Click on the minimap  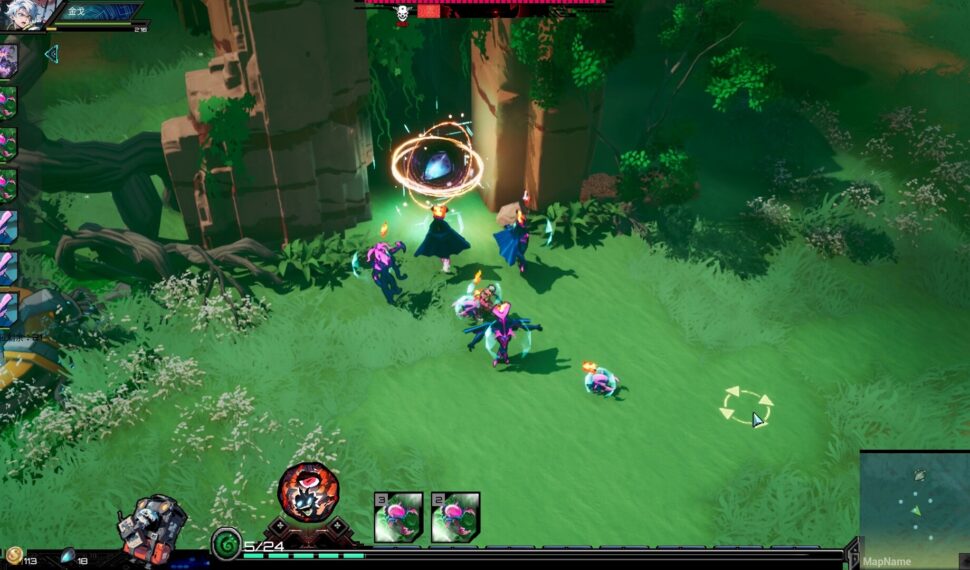(914, 503)
